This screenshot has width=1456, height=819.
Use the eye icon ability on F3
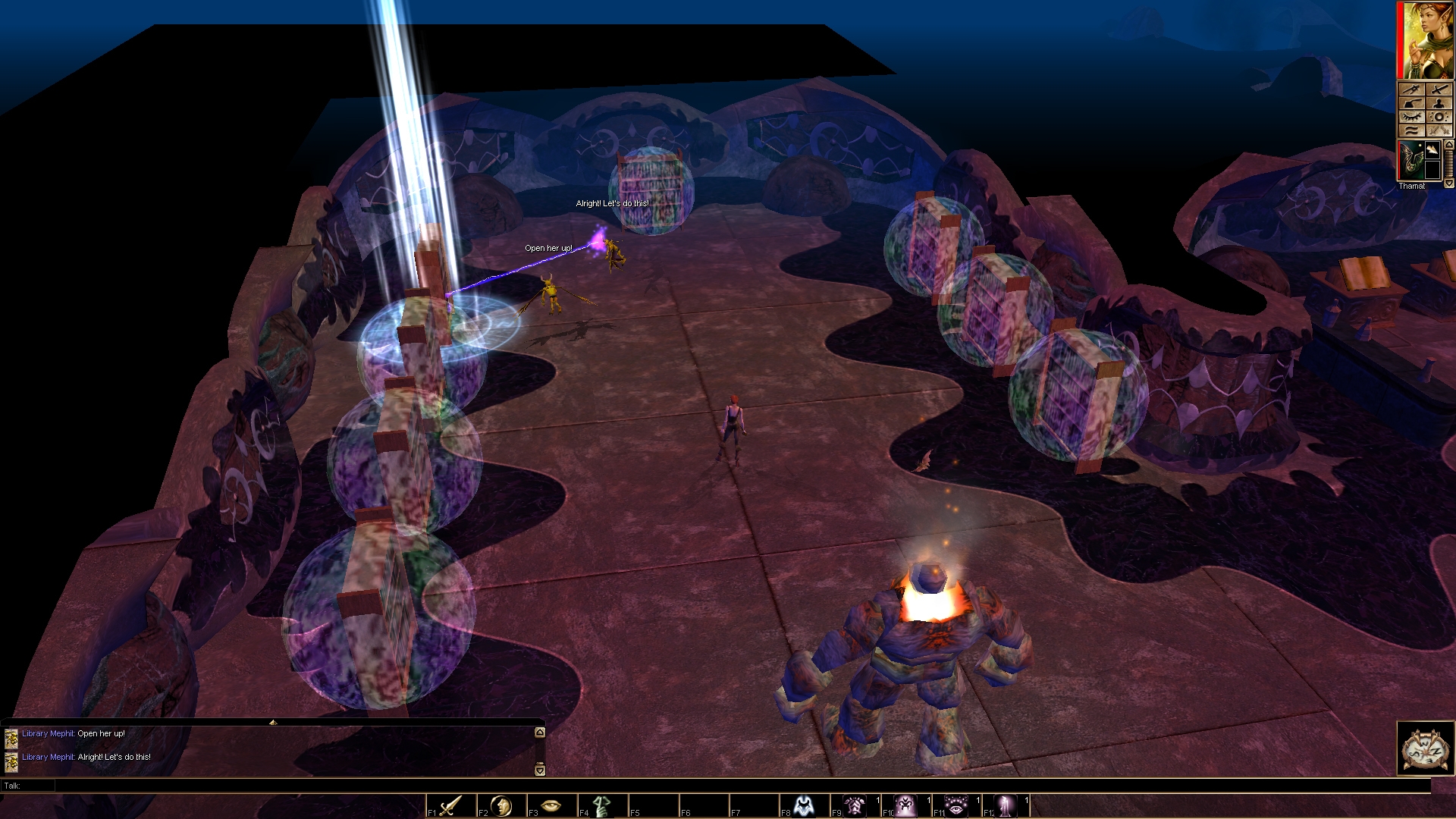coord(551,805)
